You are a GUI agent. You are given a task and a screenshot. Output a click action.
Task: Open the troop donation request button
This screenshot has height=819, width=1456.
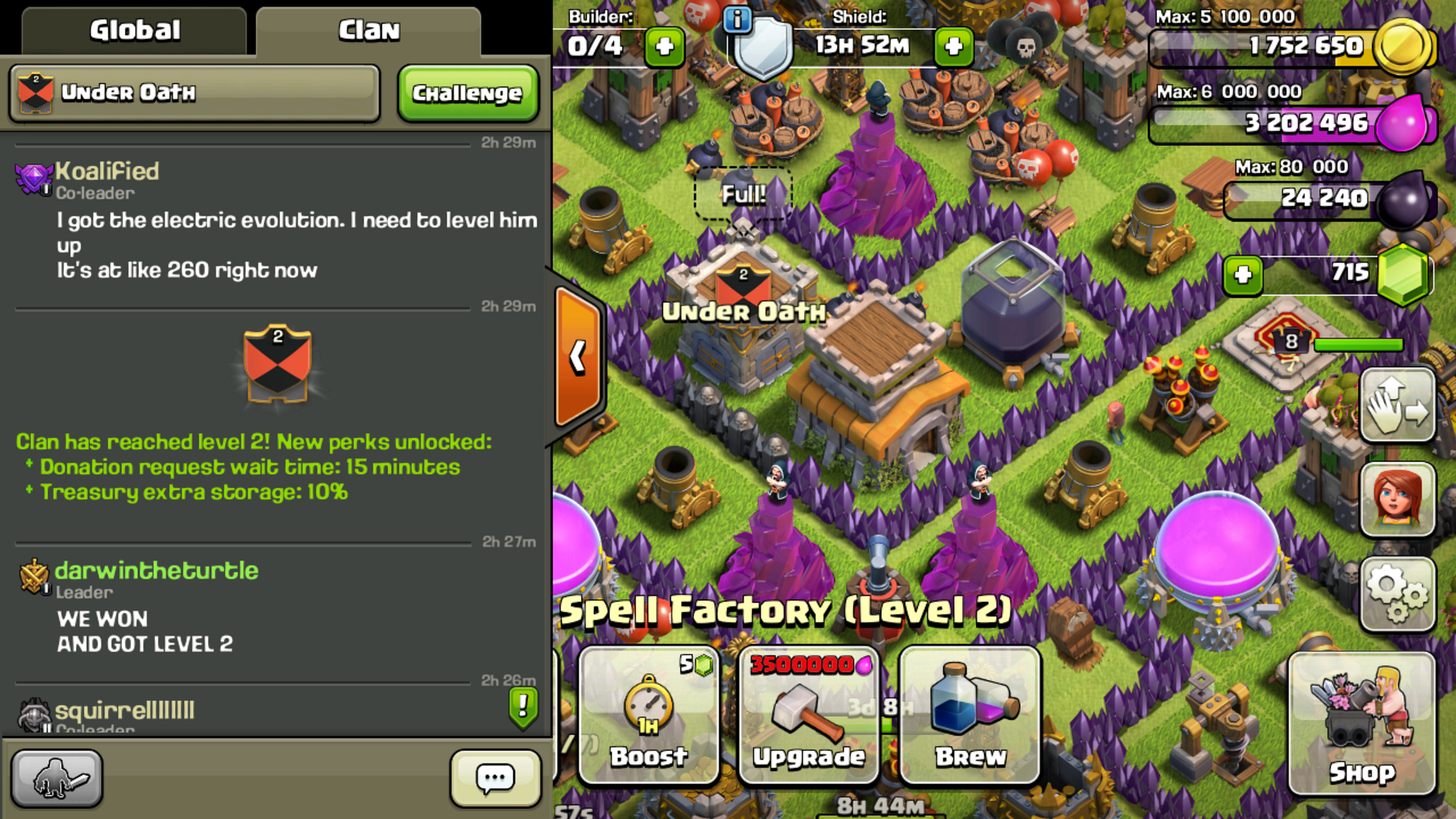click(x=56, y=778)
